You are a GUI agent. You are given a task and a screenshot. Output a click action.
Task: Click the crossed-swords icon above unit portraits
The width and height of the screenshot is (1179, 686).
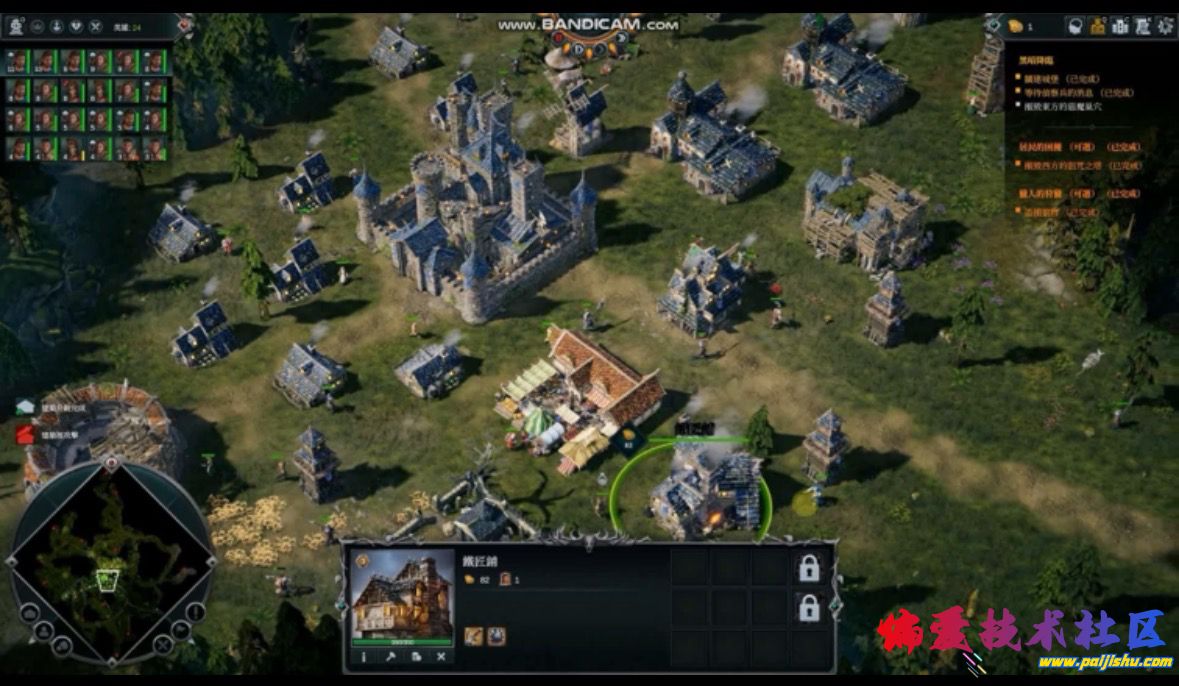[x=95, y=27]
